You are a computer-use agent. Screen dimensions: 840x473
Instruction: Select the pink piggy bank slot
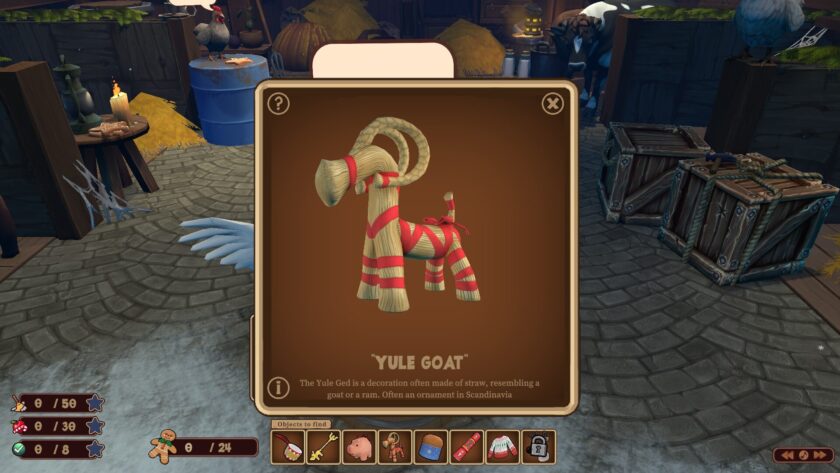click(x=359, y=447)
